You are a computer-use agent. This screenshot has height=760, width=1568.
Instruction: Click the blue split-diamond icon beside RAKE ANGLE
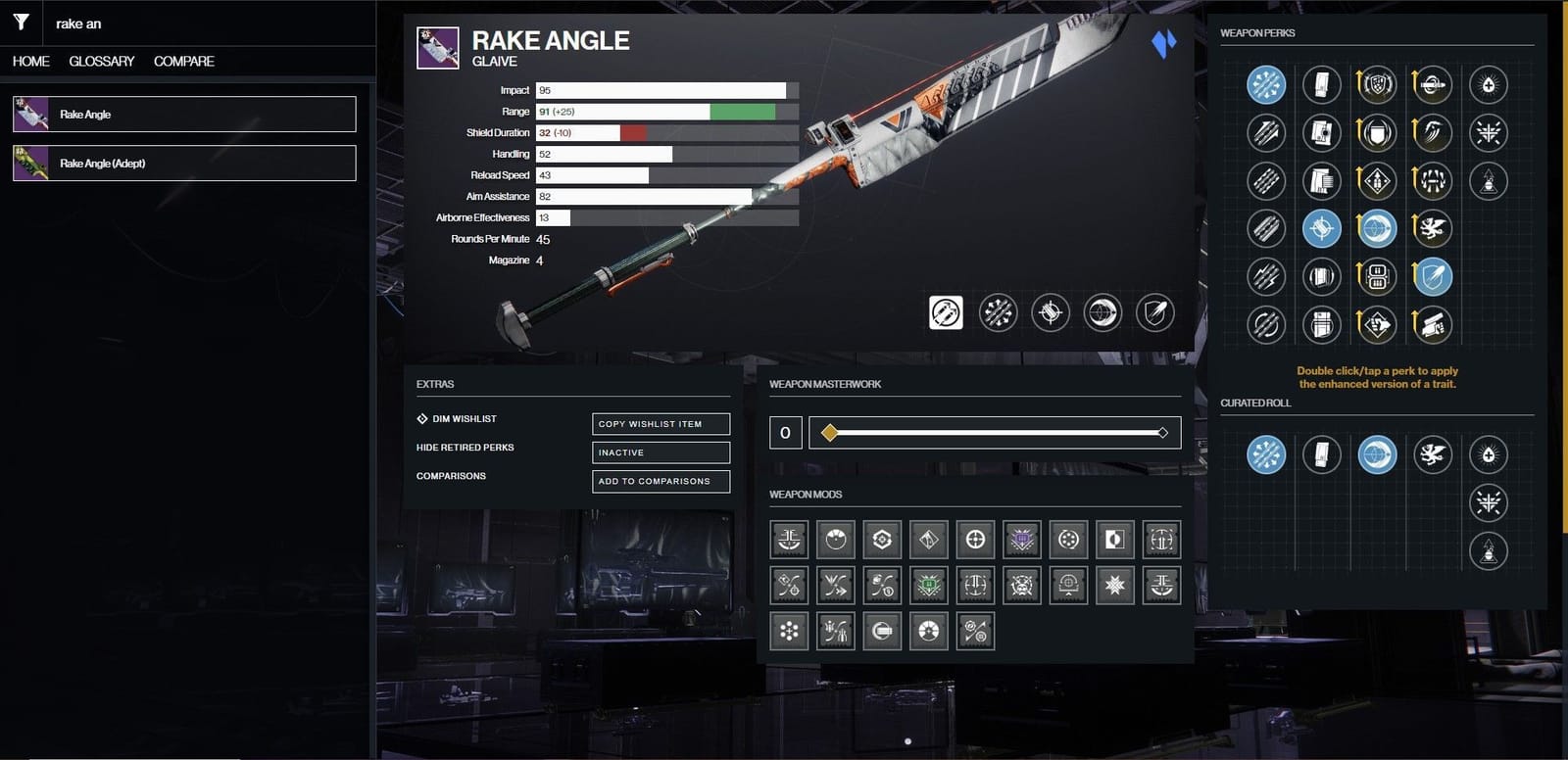point(1163,43)
